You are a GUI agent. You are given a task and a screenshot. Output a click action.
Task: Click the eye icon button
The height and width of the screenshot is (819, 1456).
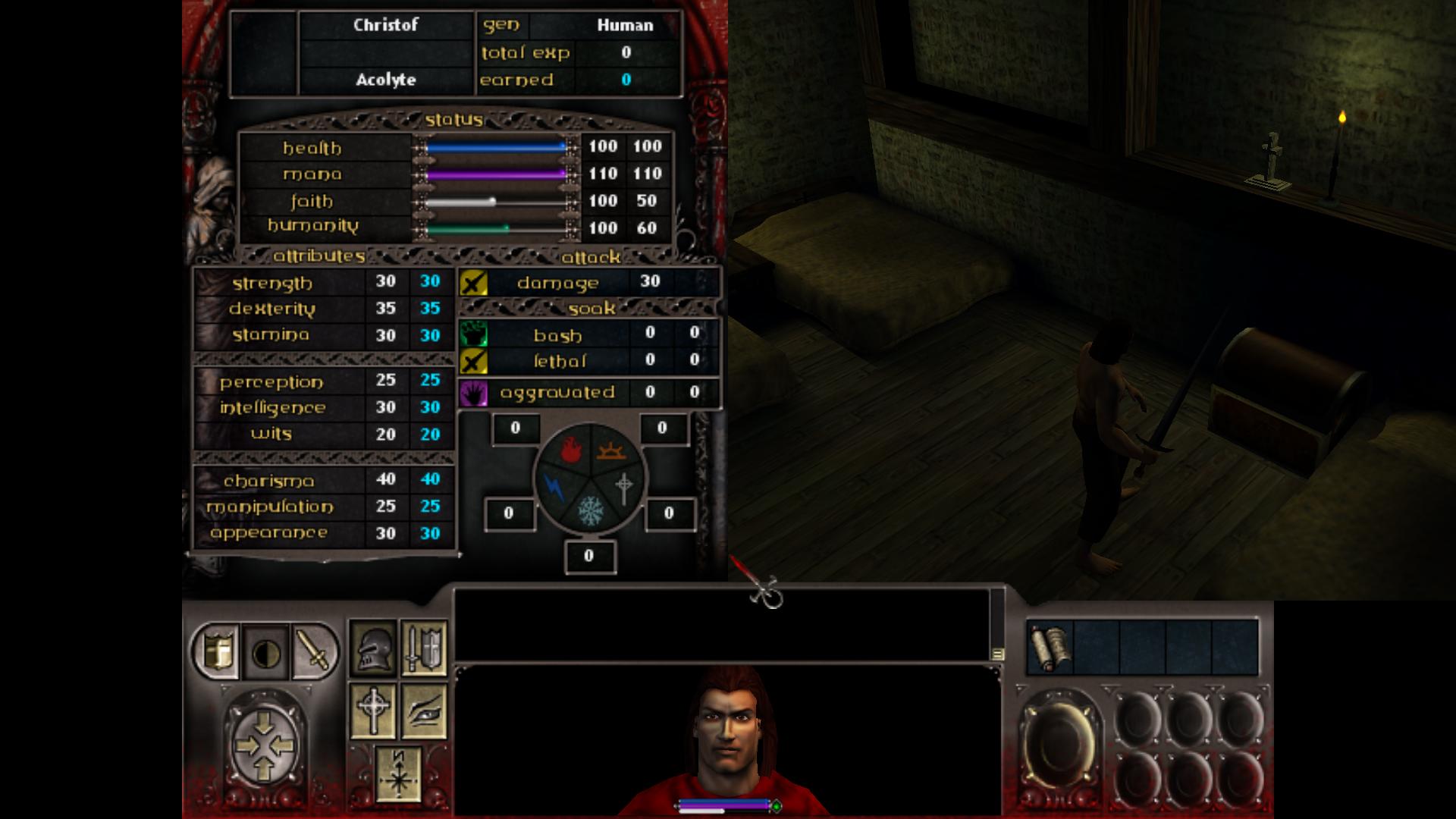[423, 711]
